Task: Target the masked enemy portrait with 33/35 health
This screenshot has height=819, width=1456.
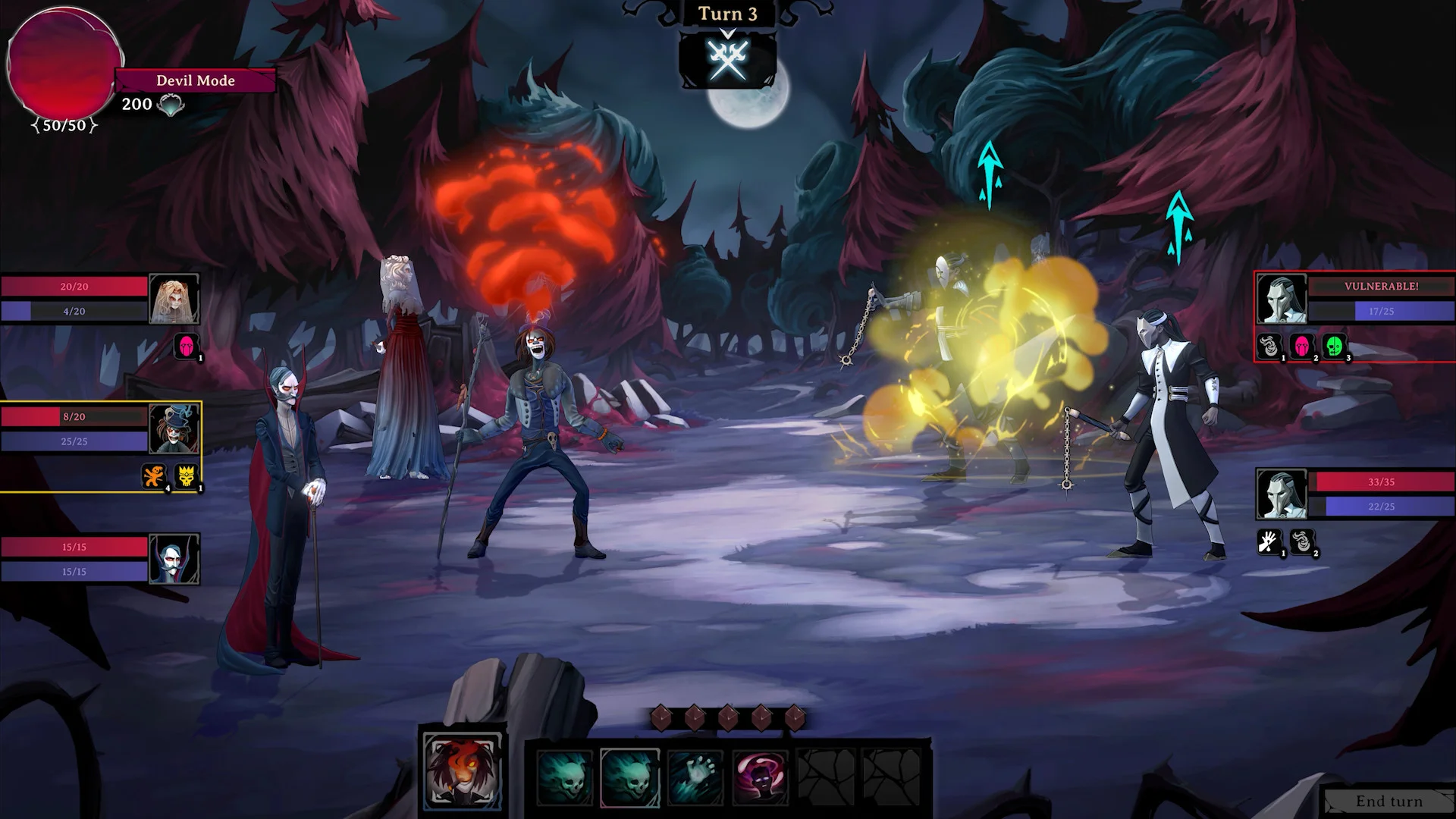Action: 1282,494
